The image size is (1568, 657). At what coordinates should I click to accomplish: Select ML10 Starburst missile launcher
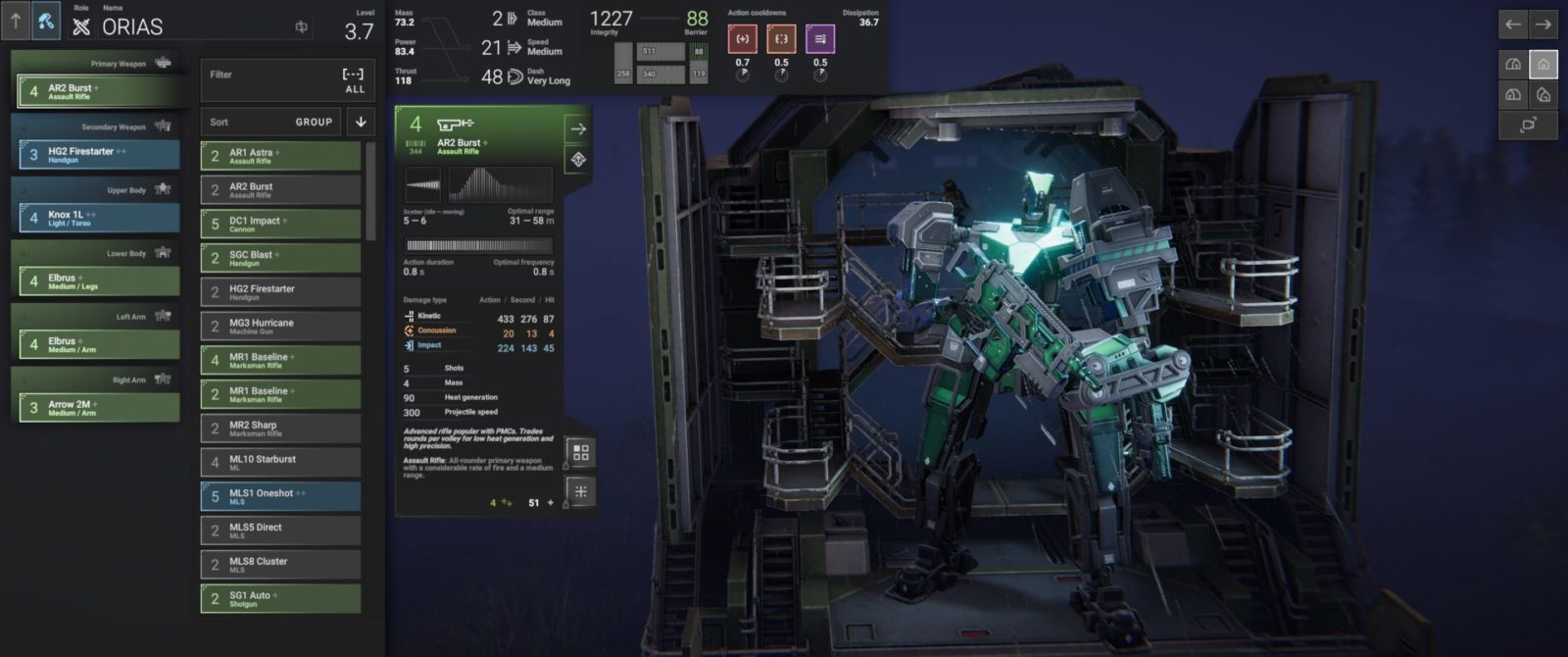point(281,463)
